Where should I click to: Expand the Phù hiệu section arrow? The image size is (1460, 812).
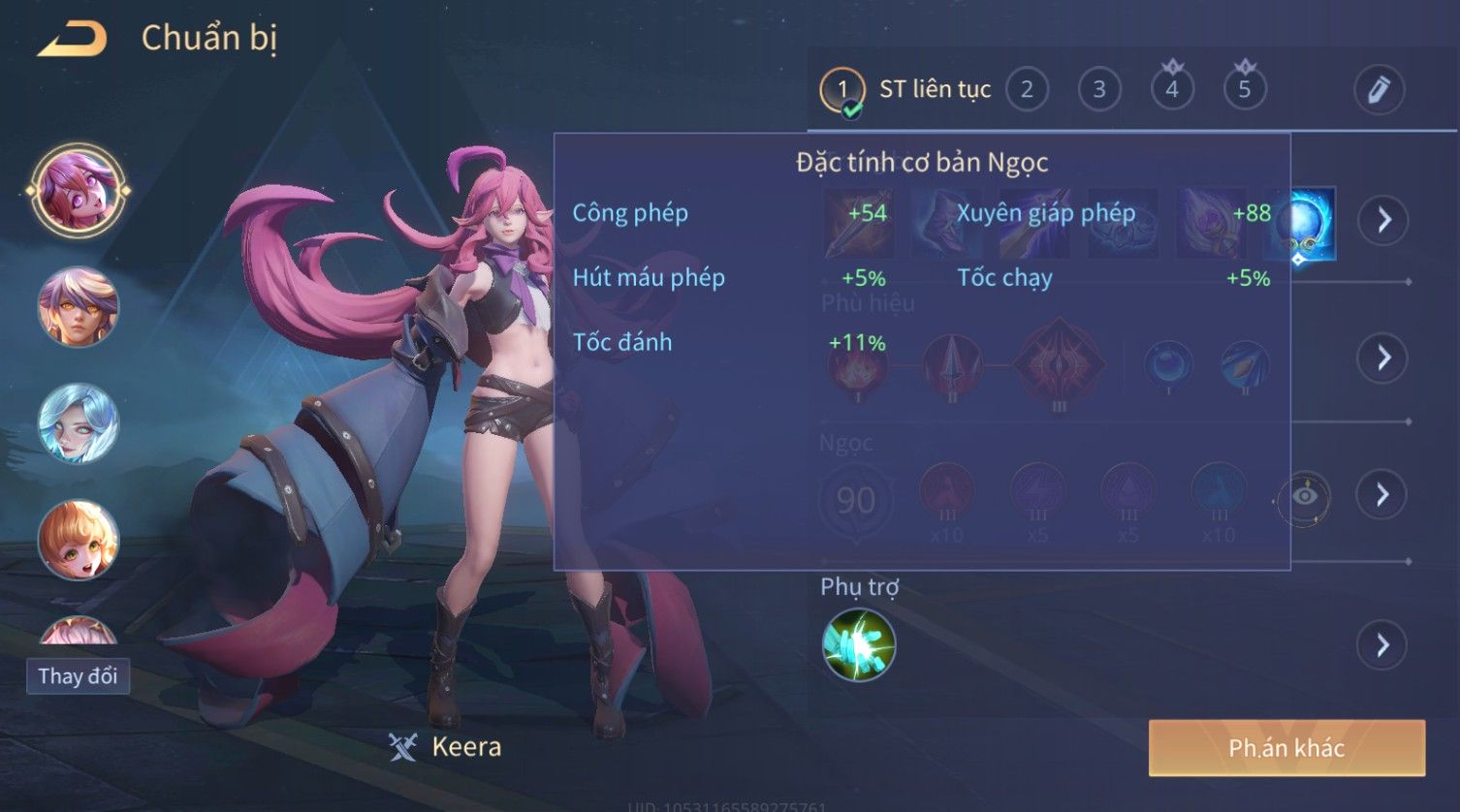1382,358
